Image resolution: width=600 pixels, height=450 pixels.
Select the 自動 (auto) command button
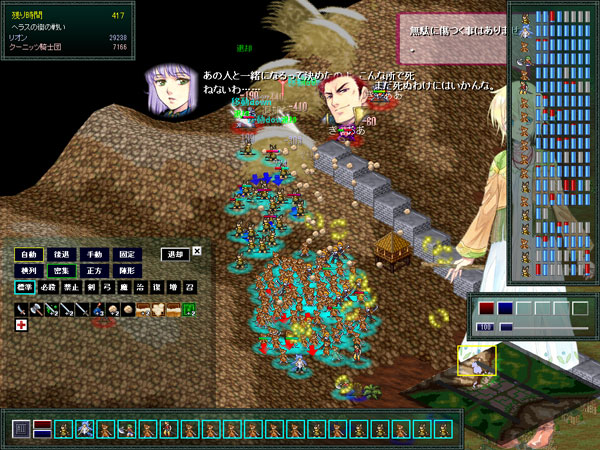coord(30,254)
